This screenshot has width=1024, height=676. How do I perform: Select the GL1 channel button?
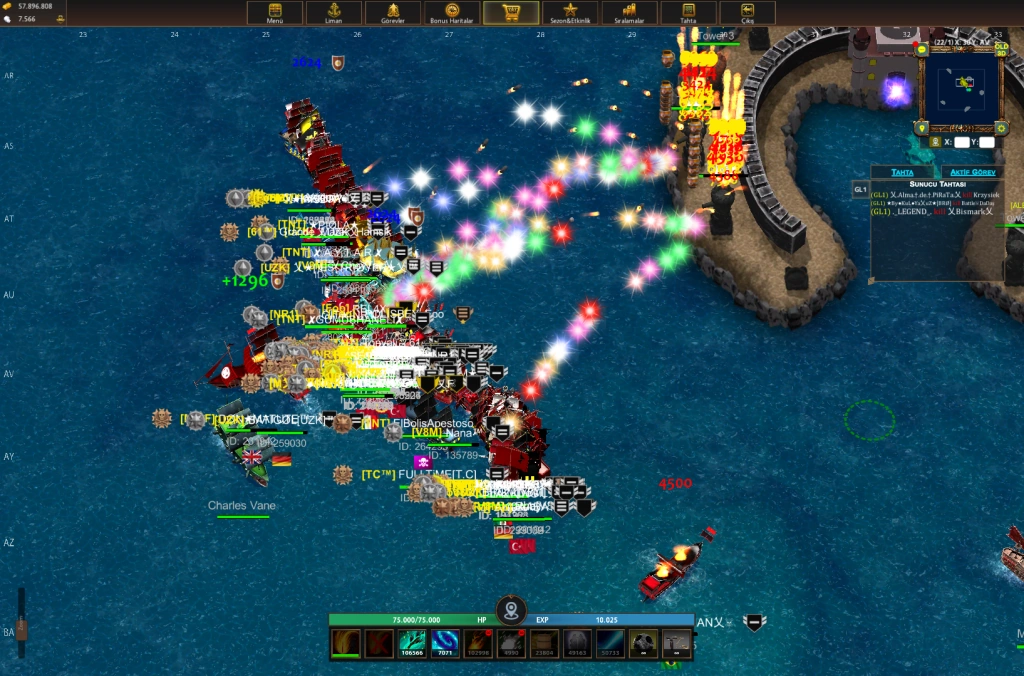coord(860,189)
